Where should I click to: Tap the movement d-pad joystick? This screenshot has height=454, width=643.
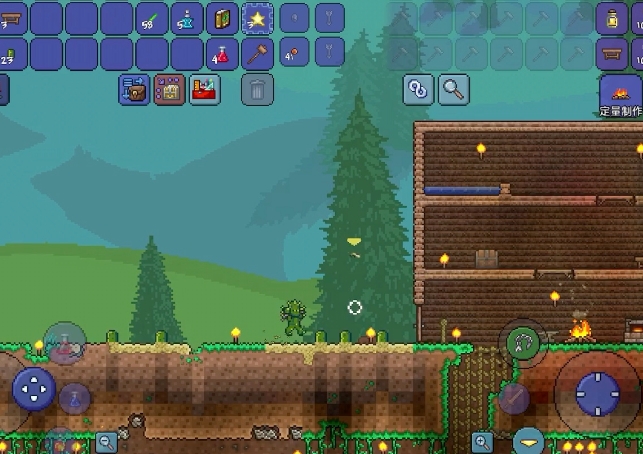click(33, 389)
